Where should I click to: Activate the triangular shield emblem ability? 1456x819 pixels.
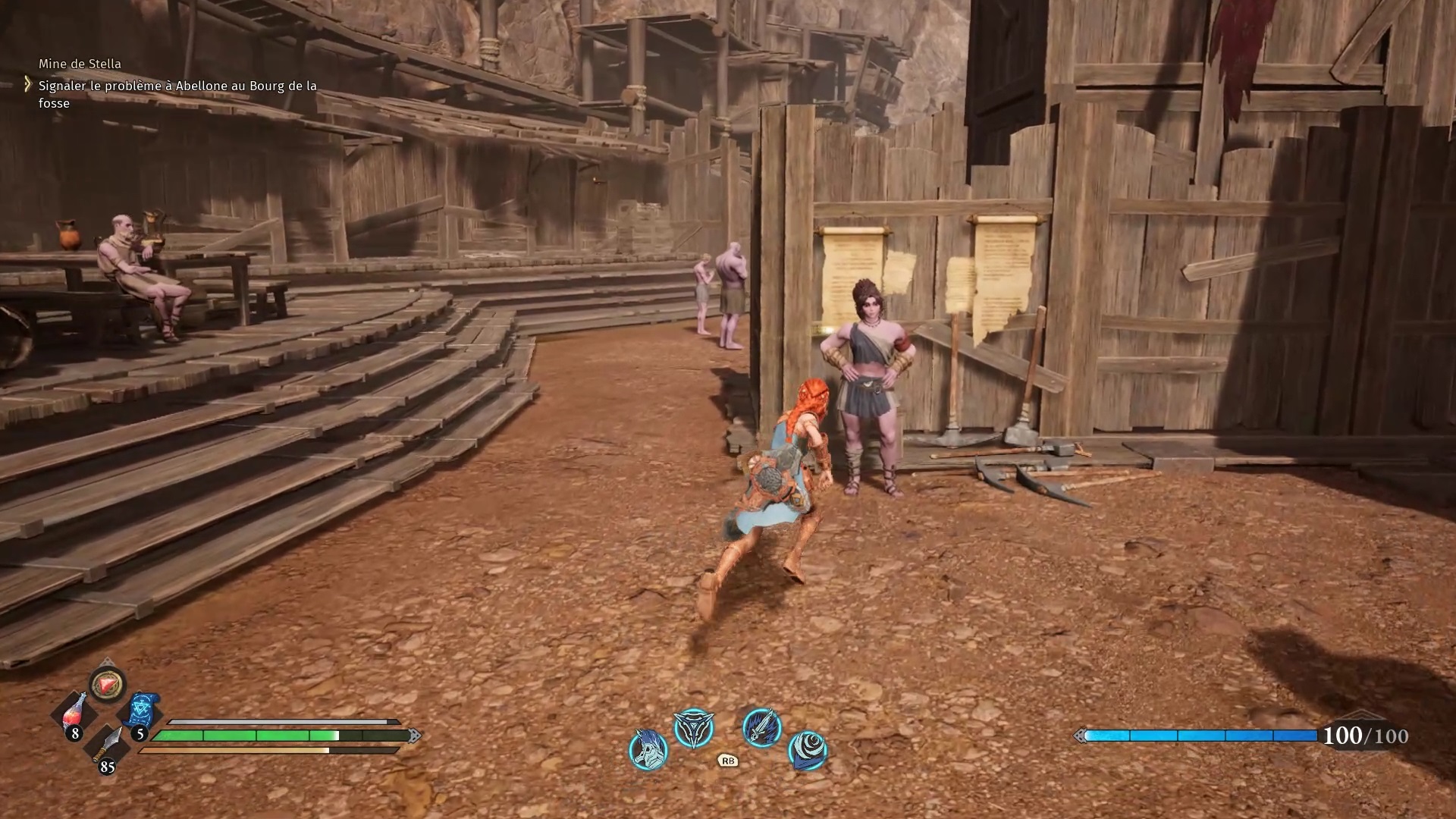[694, 729]
